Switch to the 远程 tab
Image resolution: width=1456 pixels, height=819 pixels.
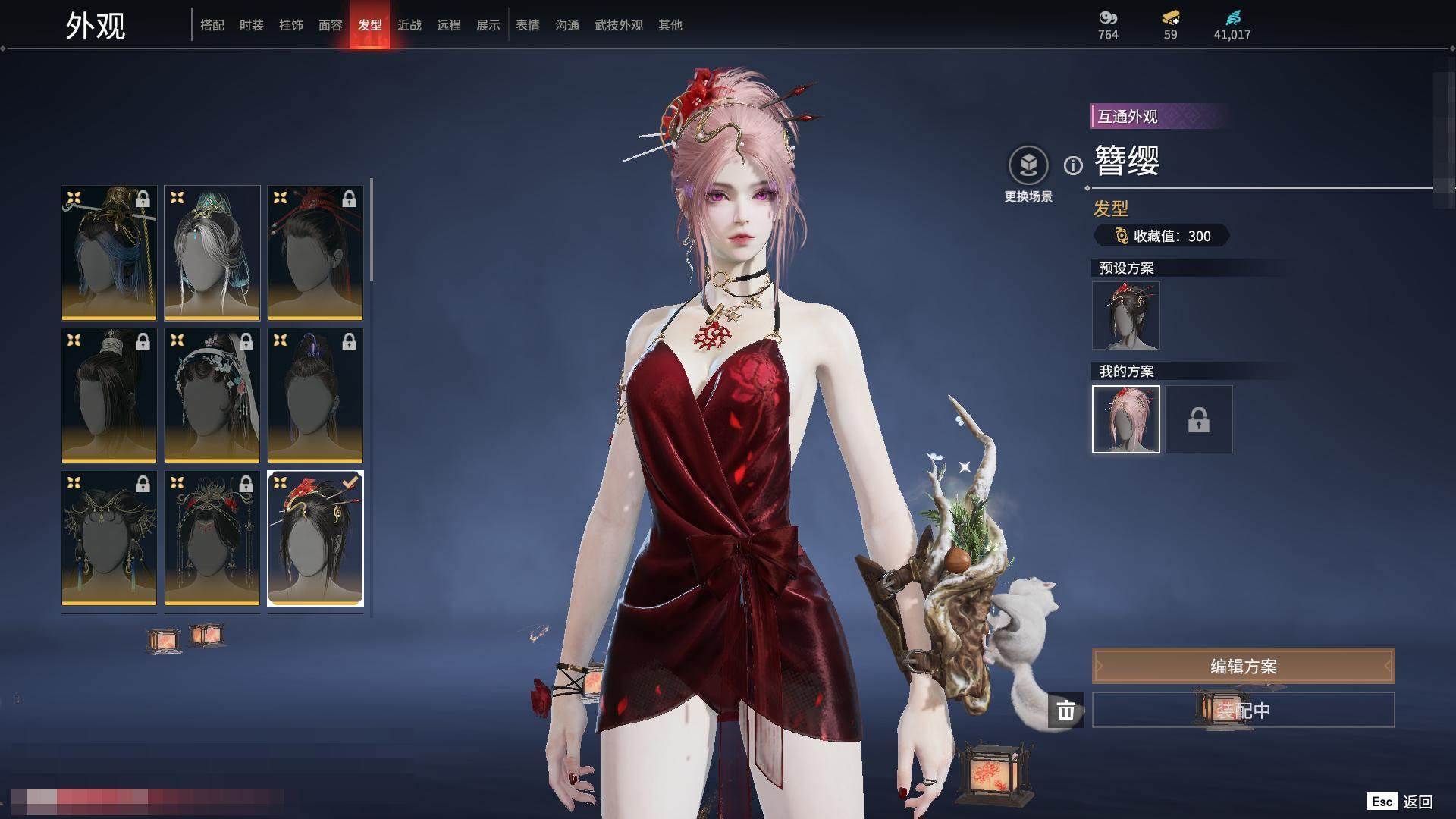(449, 25)
